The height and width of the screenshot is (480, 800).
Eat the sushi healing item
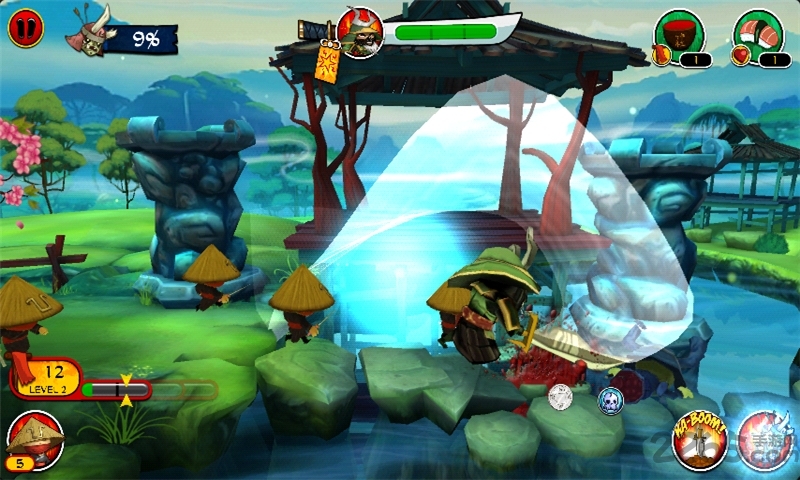pos(758,32)
